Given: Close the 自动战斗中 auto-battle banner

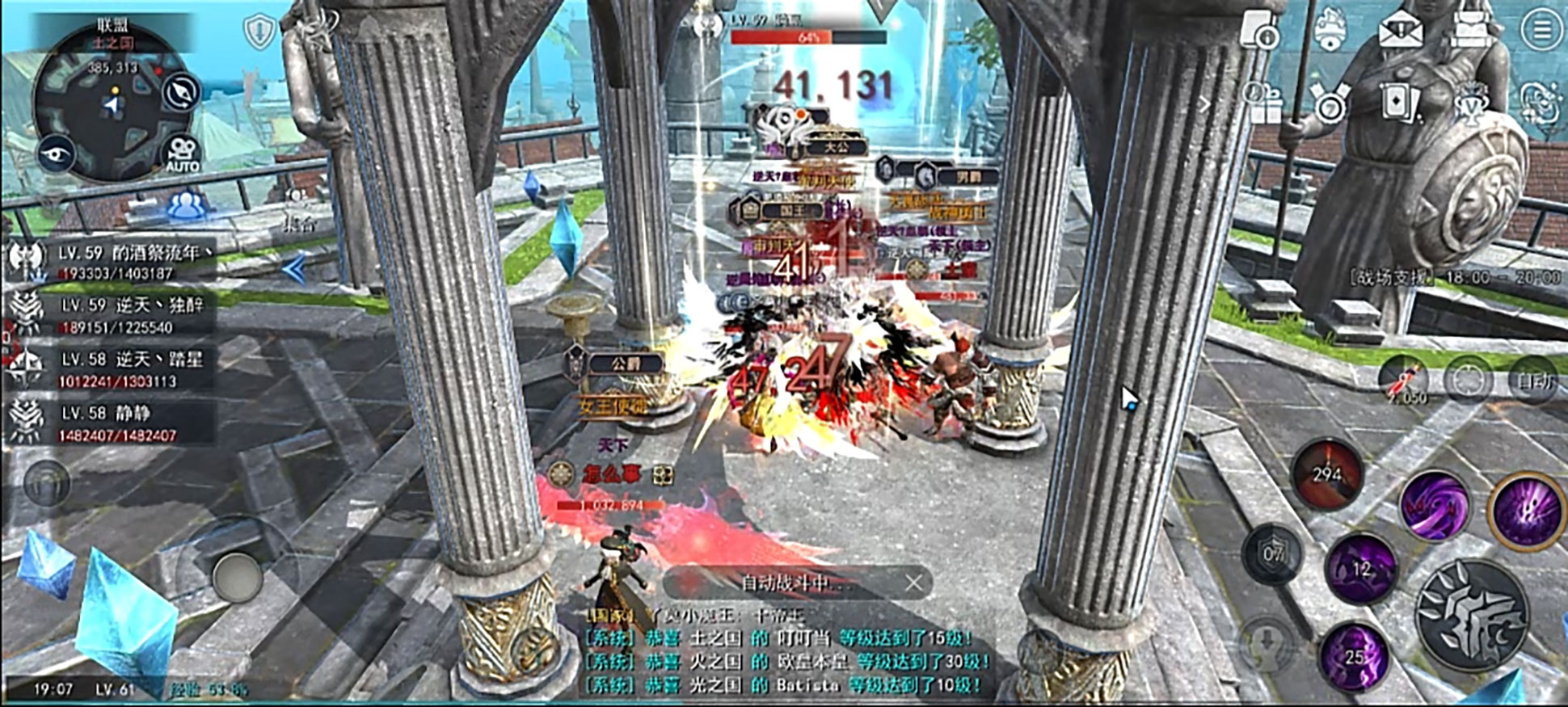Looking at the screenshot, I should pyautogui.click(x=913, y=583).
